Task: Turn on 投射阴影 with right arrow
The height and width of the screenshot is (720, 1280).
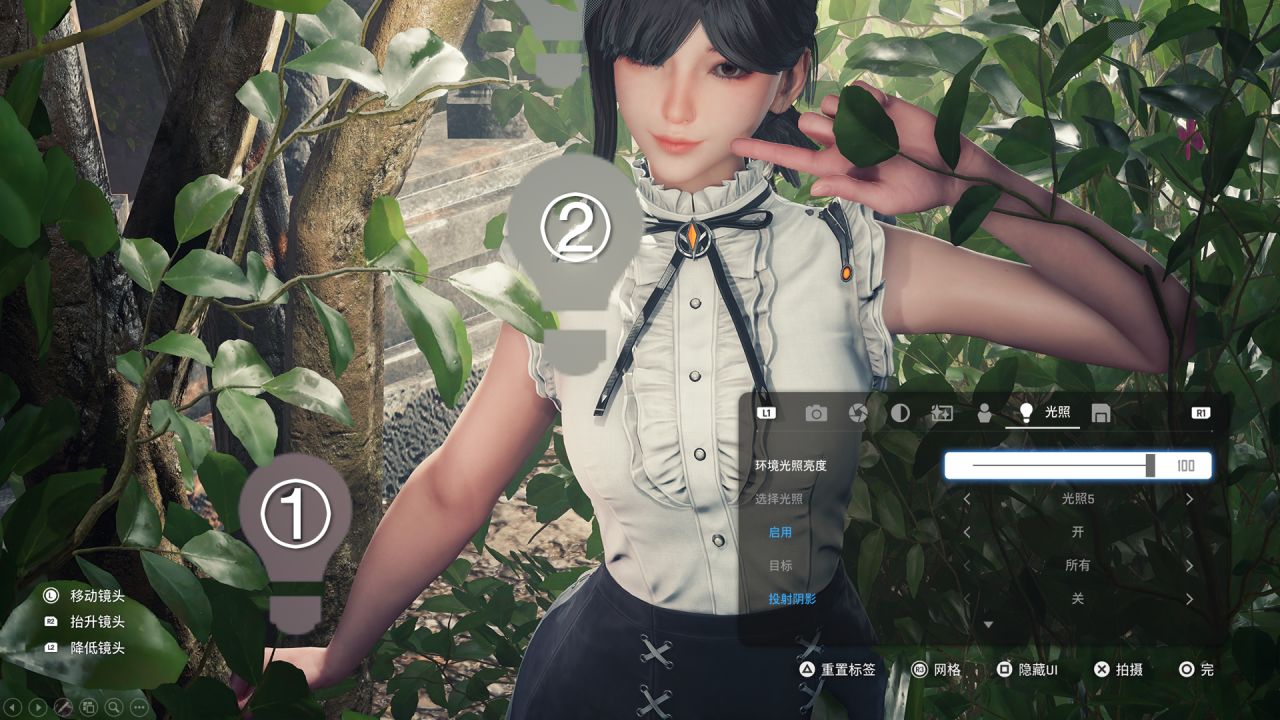Action: (x=1189, y=599)
